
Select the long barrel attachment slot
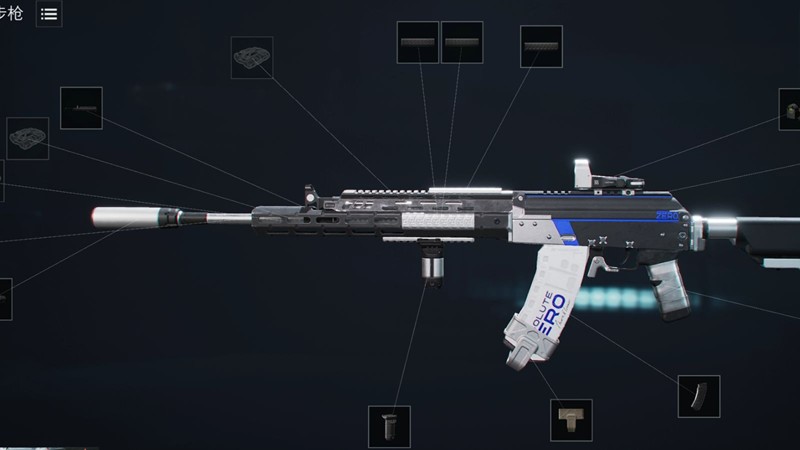point(81,108)
